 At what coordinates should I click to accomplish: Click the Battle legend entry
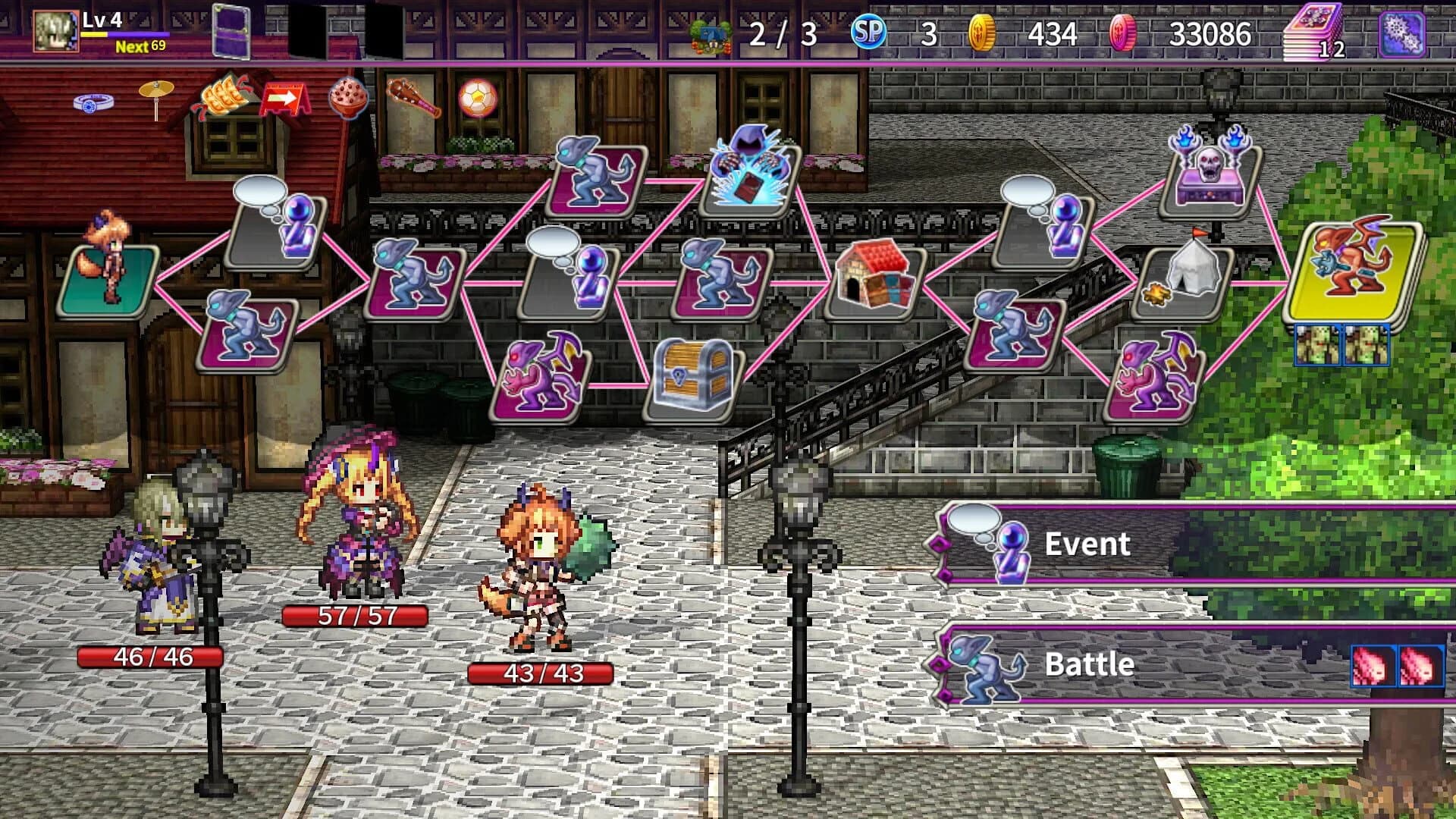1090,664
